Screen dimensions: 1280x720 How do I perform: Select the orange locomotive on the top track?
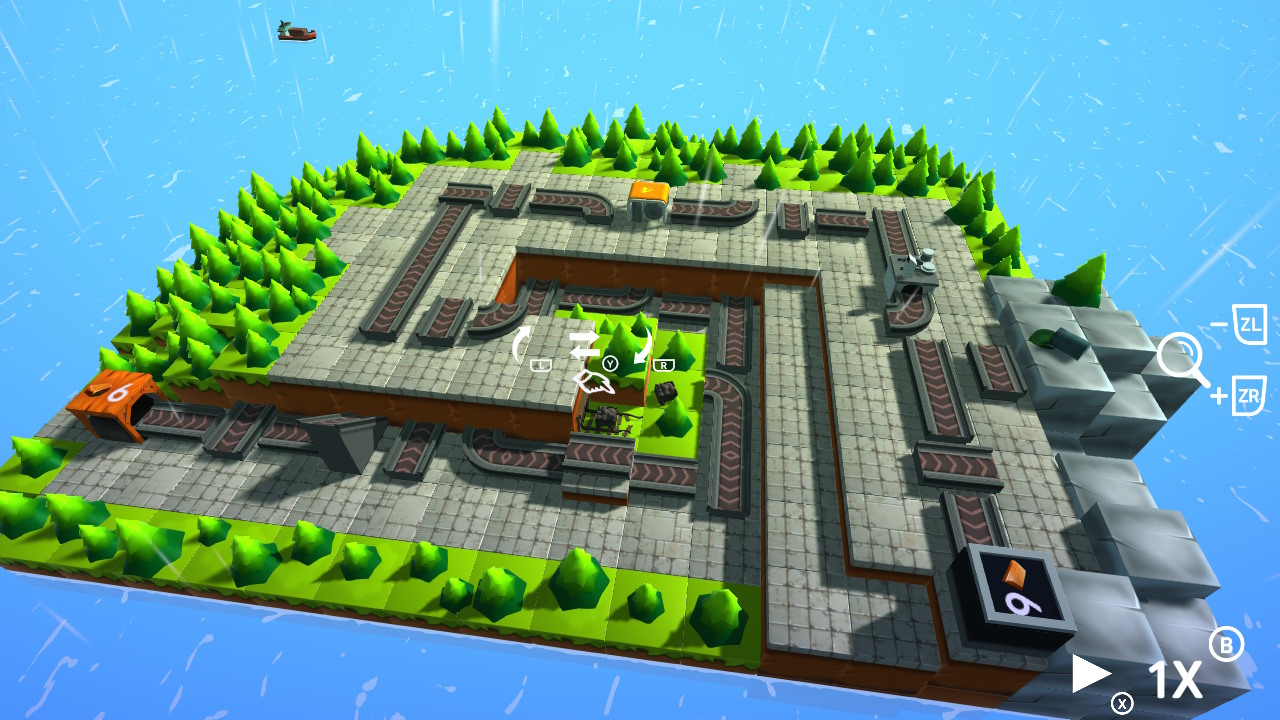pos(649,198)
